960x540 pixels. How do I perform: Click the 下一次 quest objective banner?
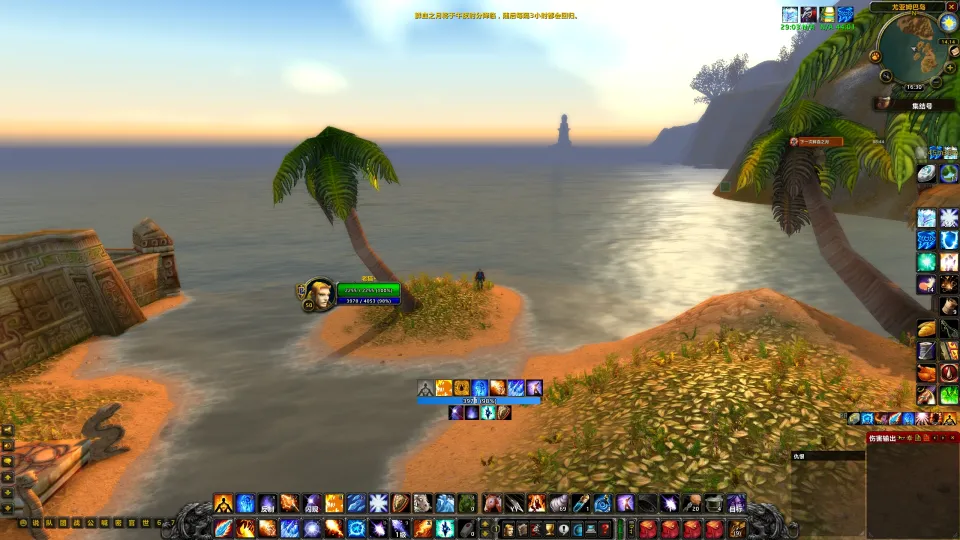(x=815, y=142)
